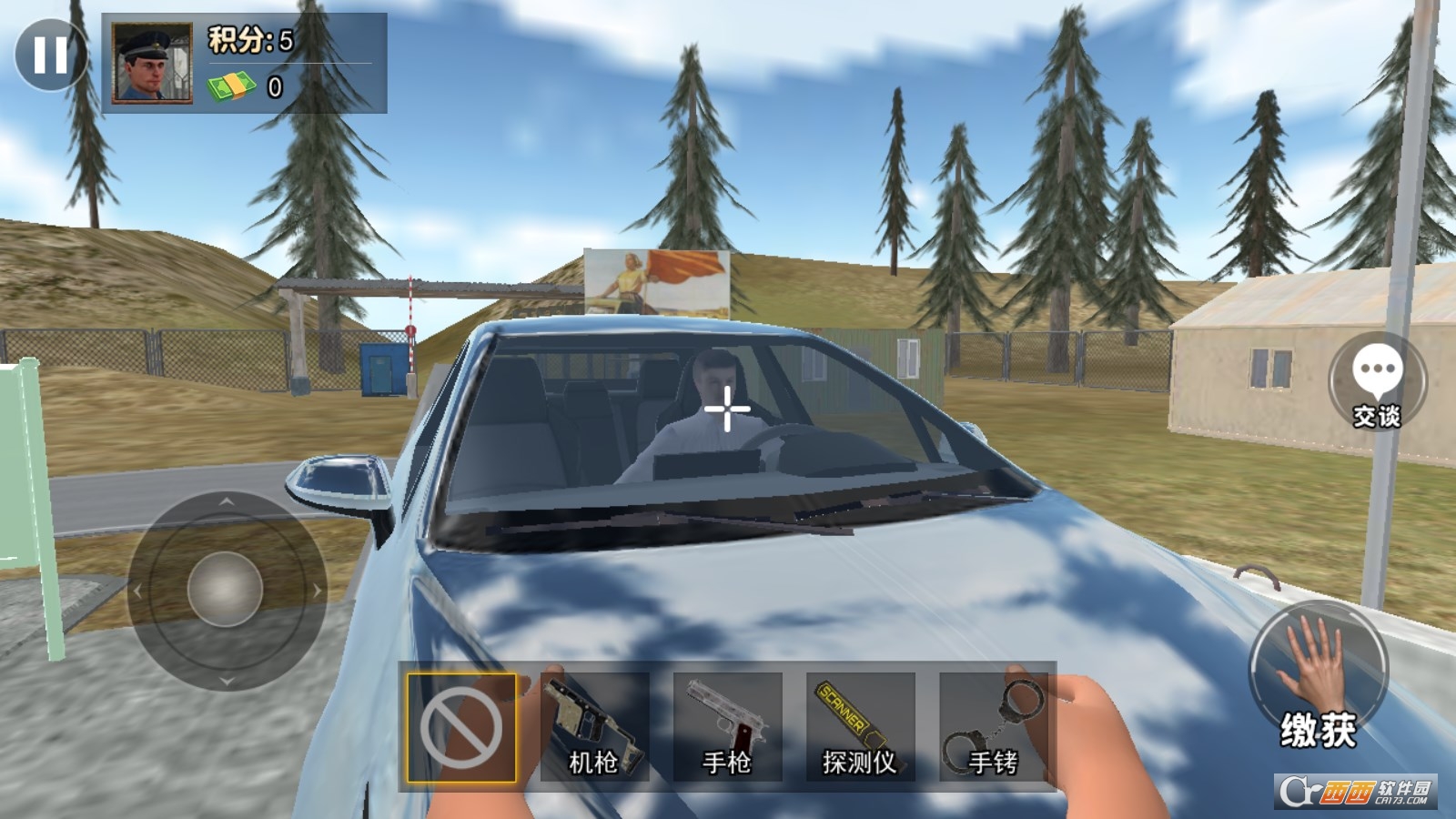
Task: Tap the officer portrait
Action: 151,62
